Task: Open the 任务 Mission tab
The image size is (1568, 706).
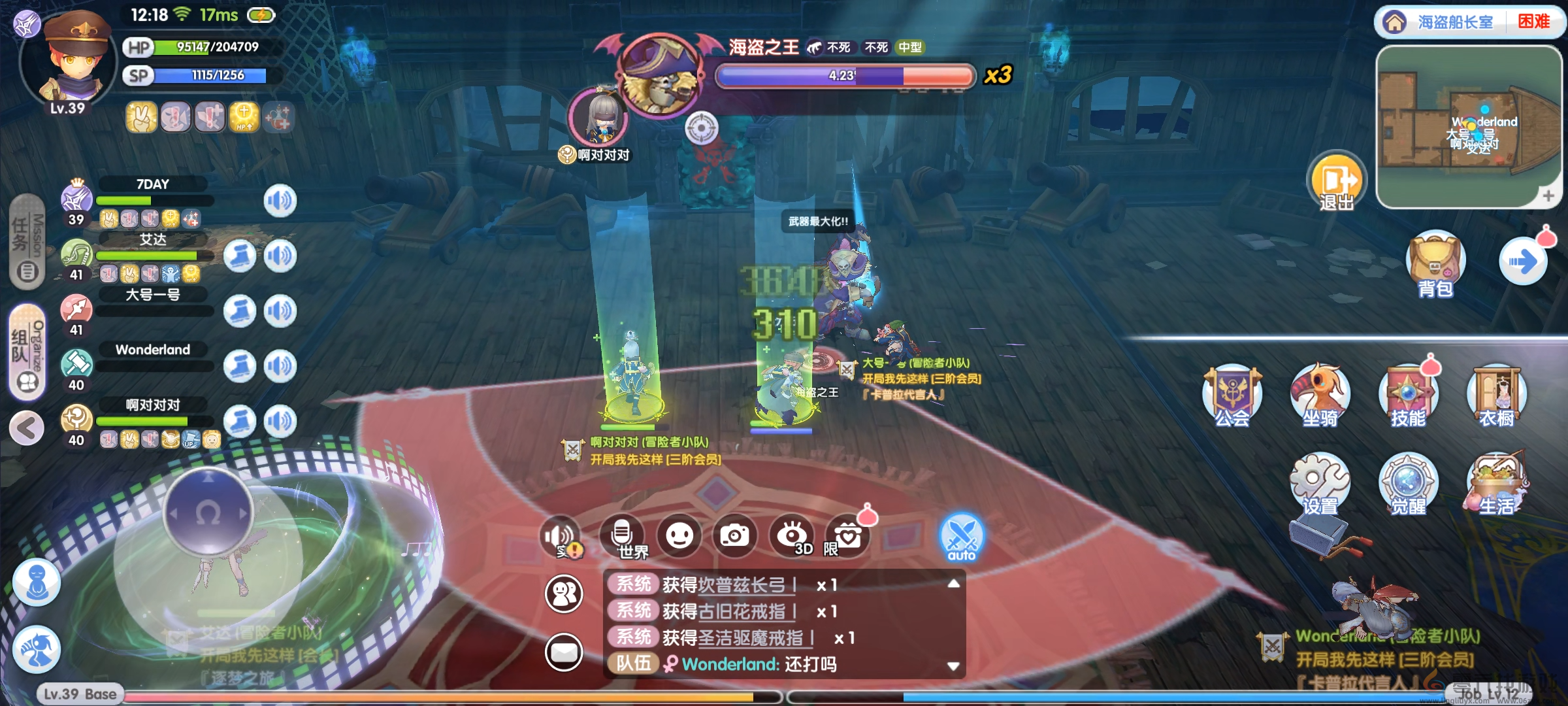Action: point(27,242)
